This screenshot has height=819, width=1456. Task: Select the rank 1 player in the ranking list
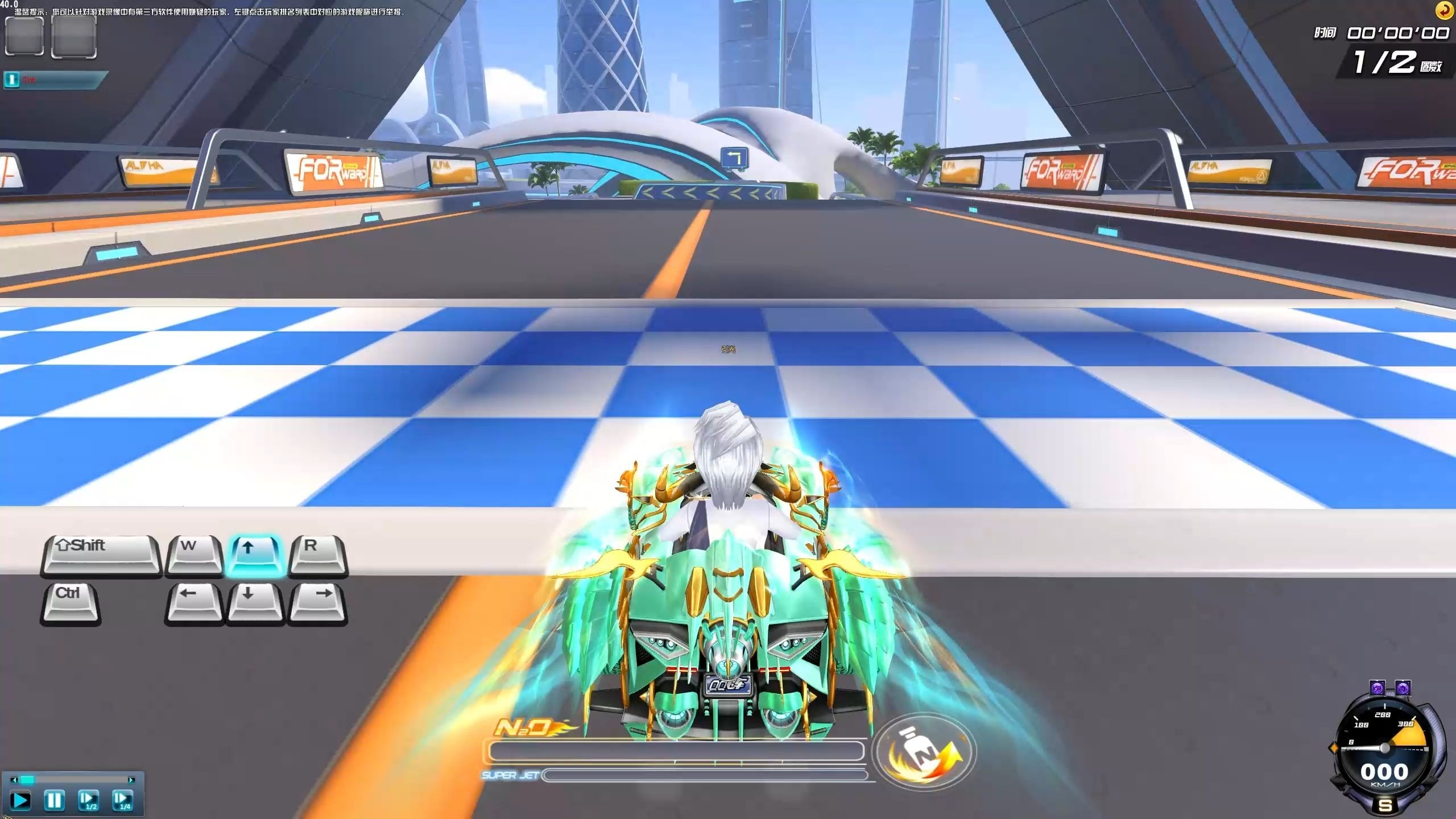tap(55, 80)
